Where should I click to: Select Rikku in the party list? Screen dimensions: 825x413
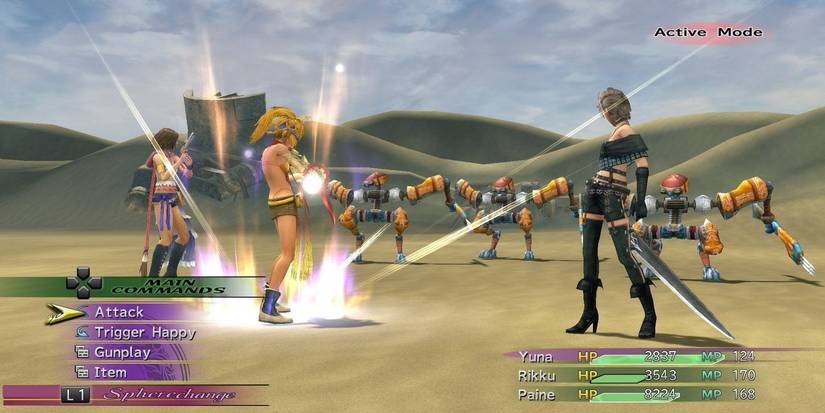point(537,376)
